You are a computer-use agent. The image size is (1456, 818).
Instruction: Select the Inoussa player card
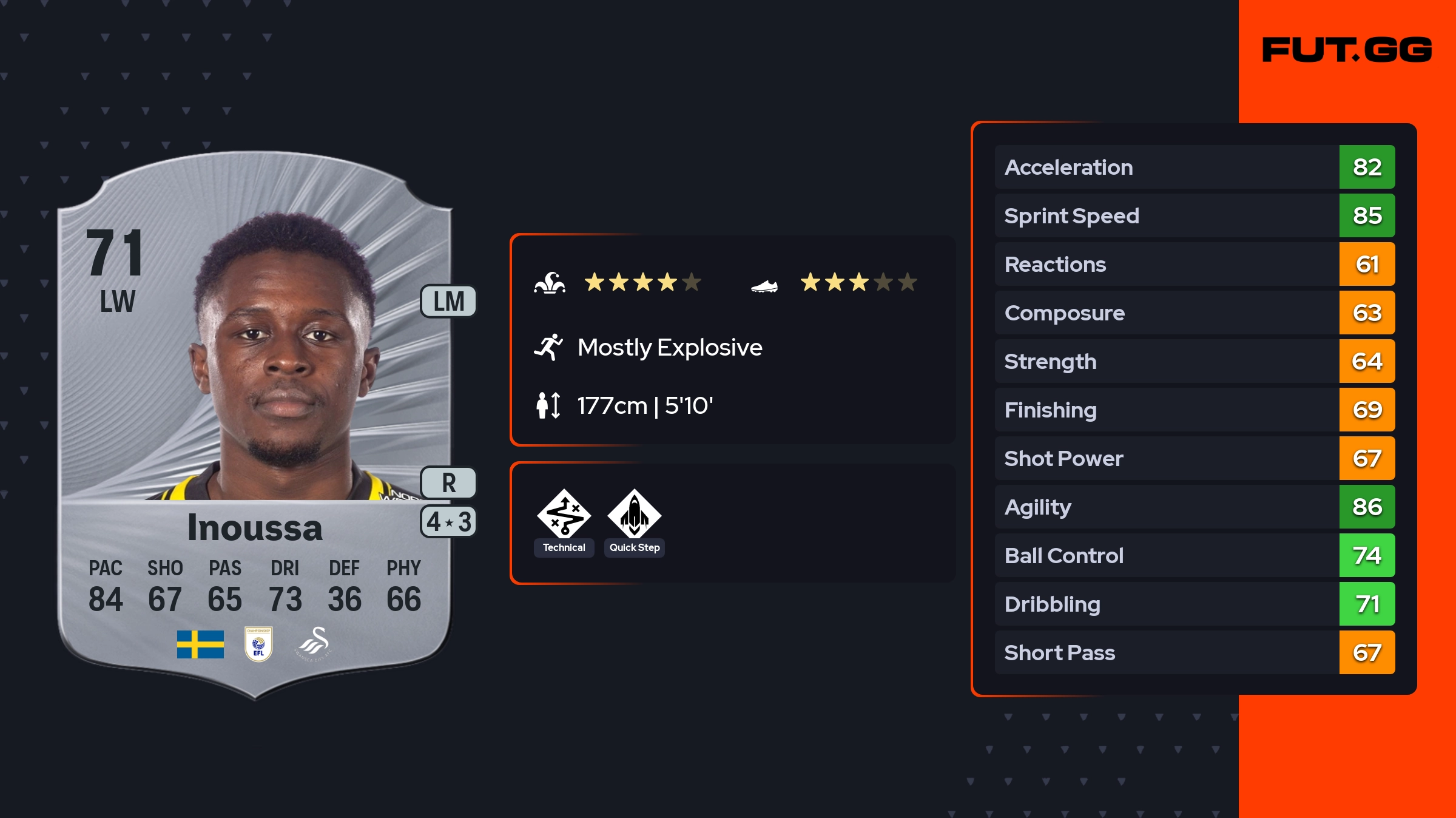(255, 425)
